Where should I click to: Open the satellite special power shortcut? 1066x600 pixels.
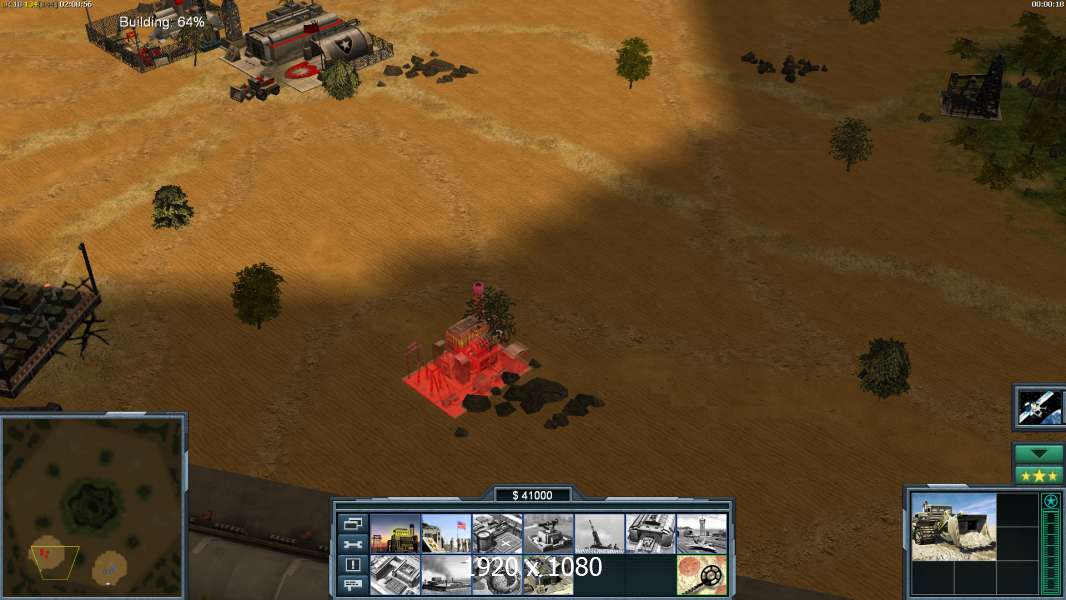(x=1038, y=406)
